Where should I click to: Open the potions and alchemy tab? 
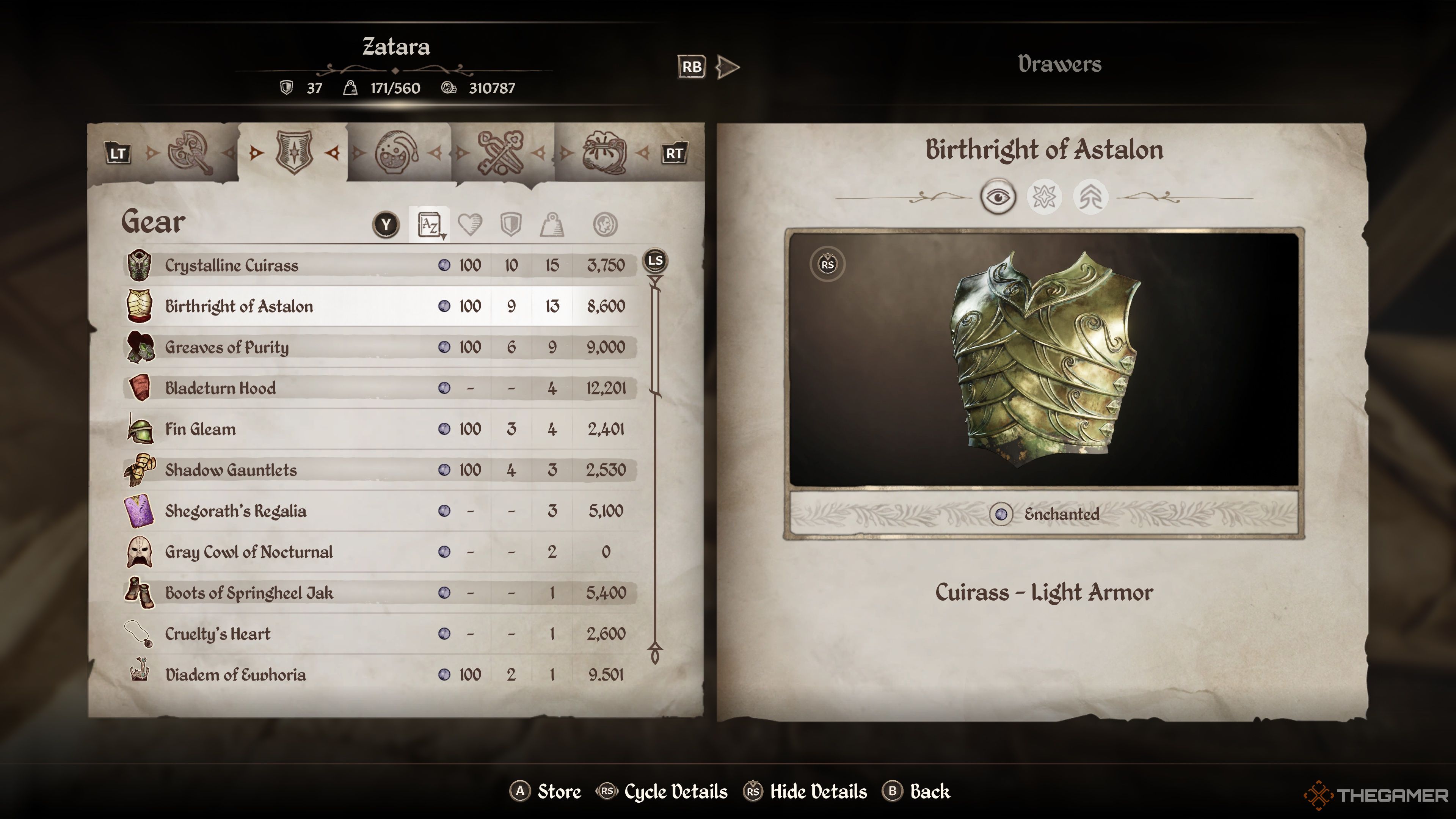397,152
